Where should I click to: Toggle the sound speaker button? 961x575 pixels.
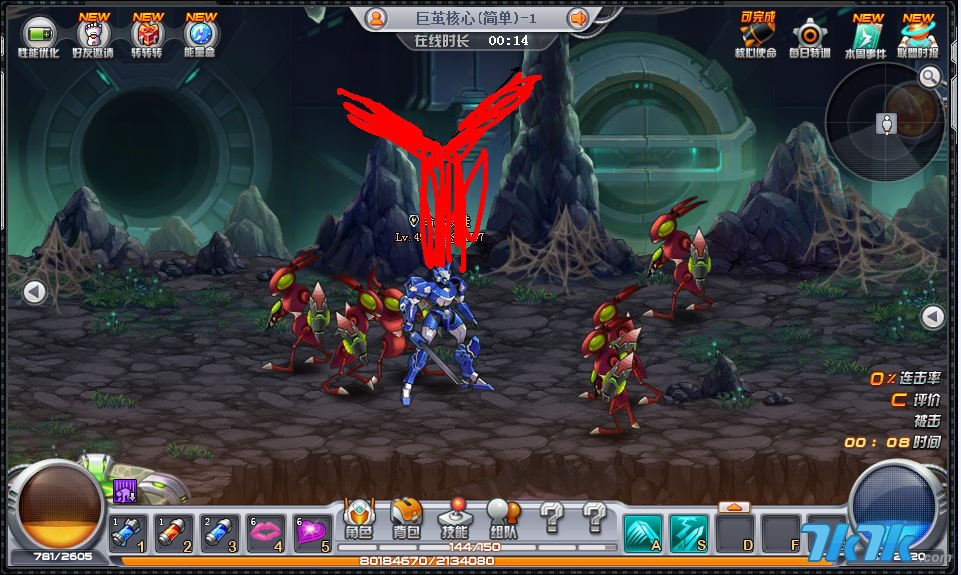click(577, 18)
